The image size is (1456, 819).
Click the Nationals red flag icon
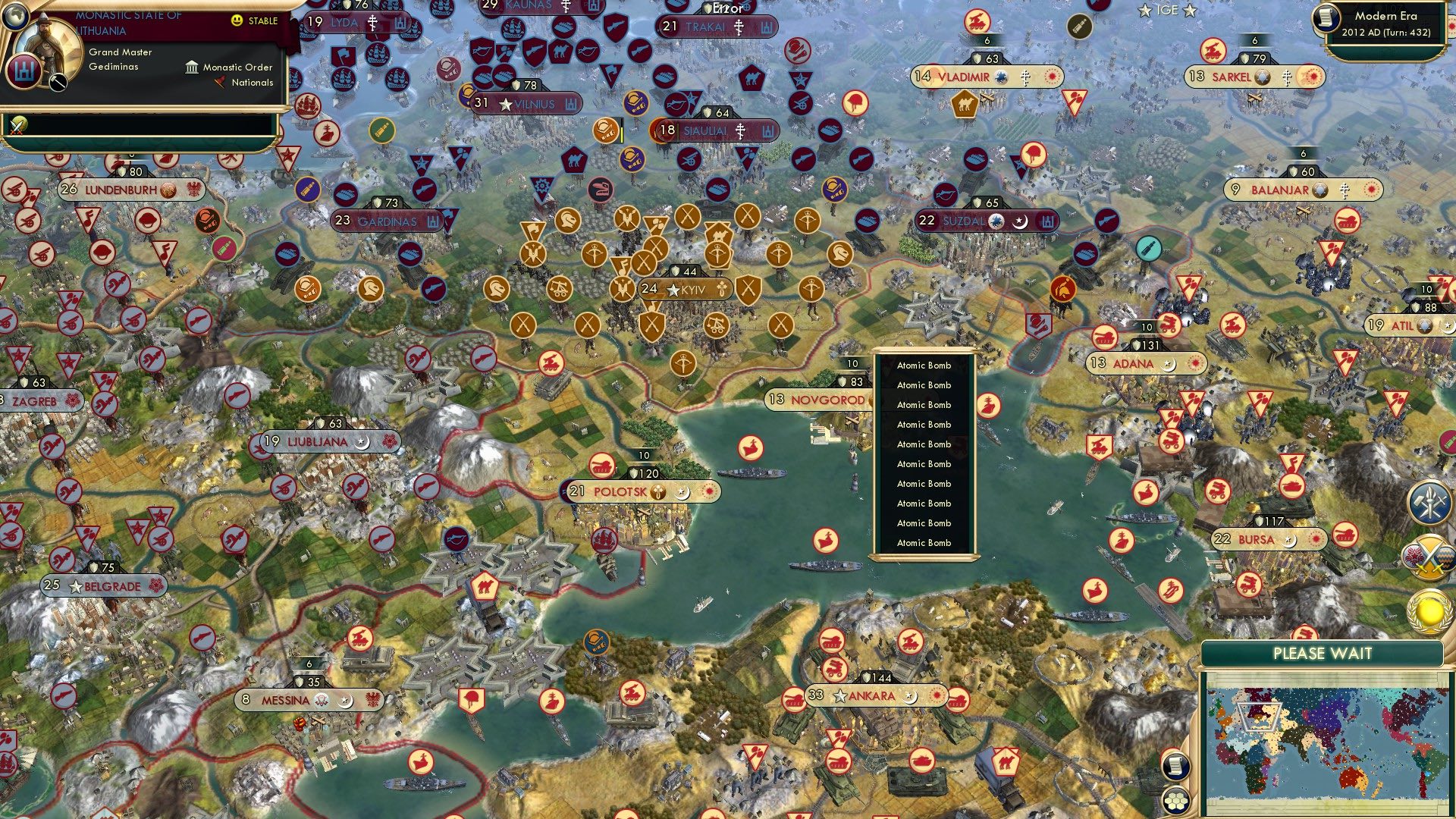[x=221, y=83]
